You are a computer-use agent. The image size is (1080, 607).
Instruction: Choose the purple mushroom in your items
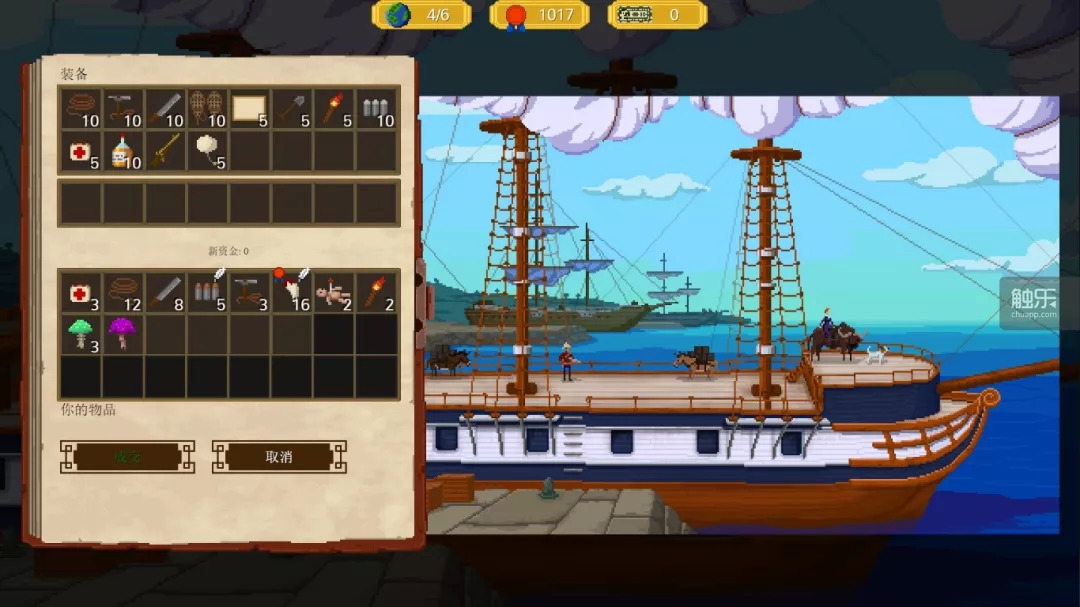click(123, 333)
